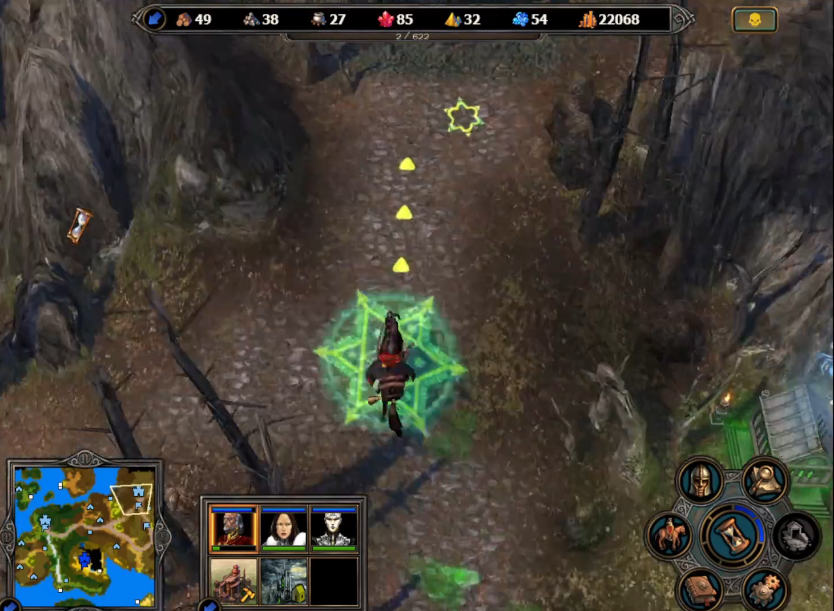Viewport: 834px width, 611px height.
Task: Click the hourglass notification on the left edge
Action: coord(79,226)
